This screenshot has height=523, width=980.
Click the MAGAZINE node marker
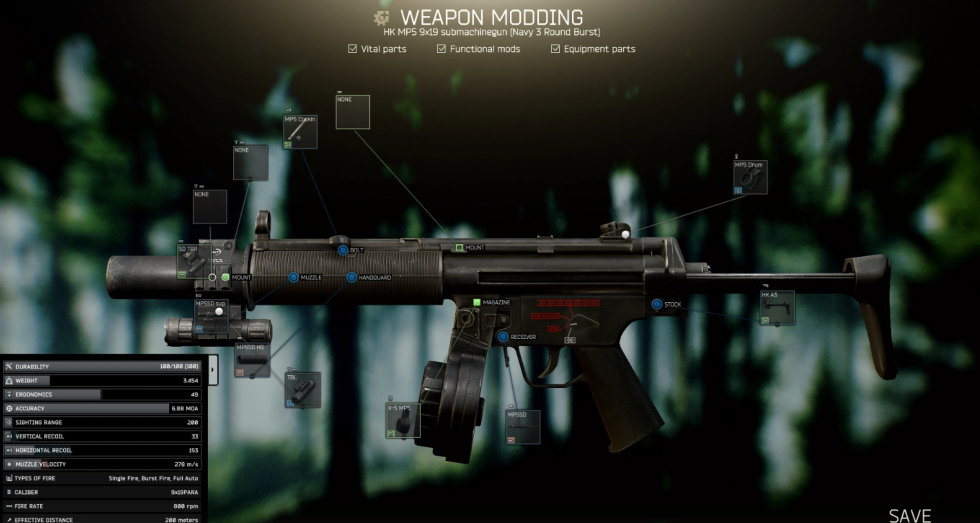(x=477, y=302)
